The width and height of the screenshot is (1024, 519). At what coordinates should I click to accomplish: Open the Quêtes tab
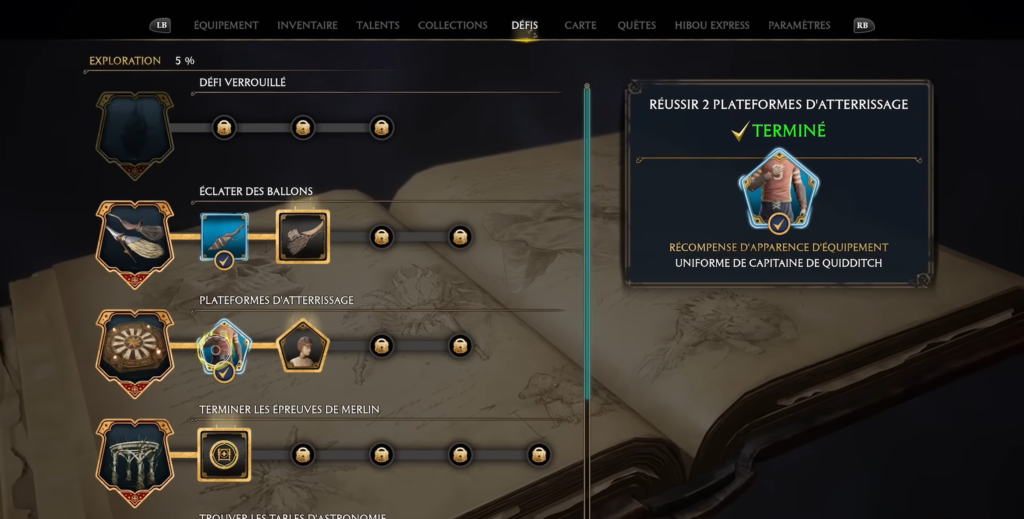pyautogui.click(x=637, y=25)
